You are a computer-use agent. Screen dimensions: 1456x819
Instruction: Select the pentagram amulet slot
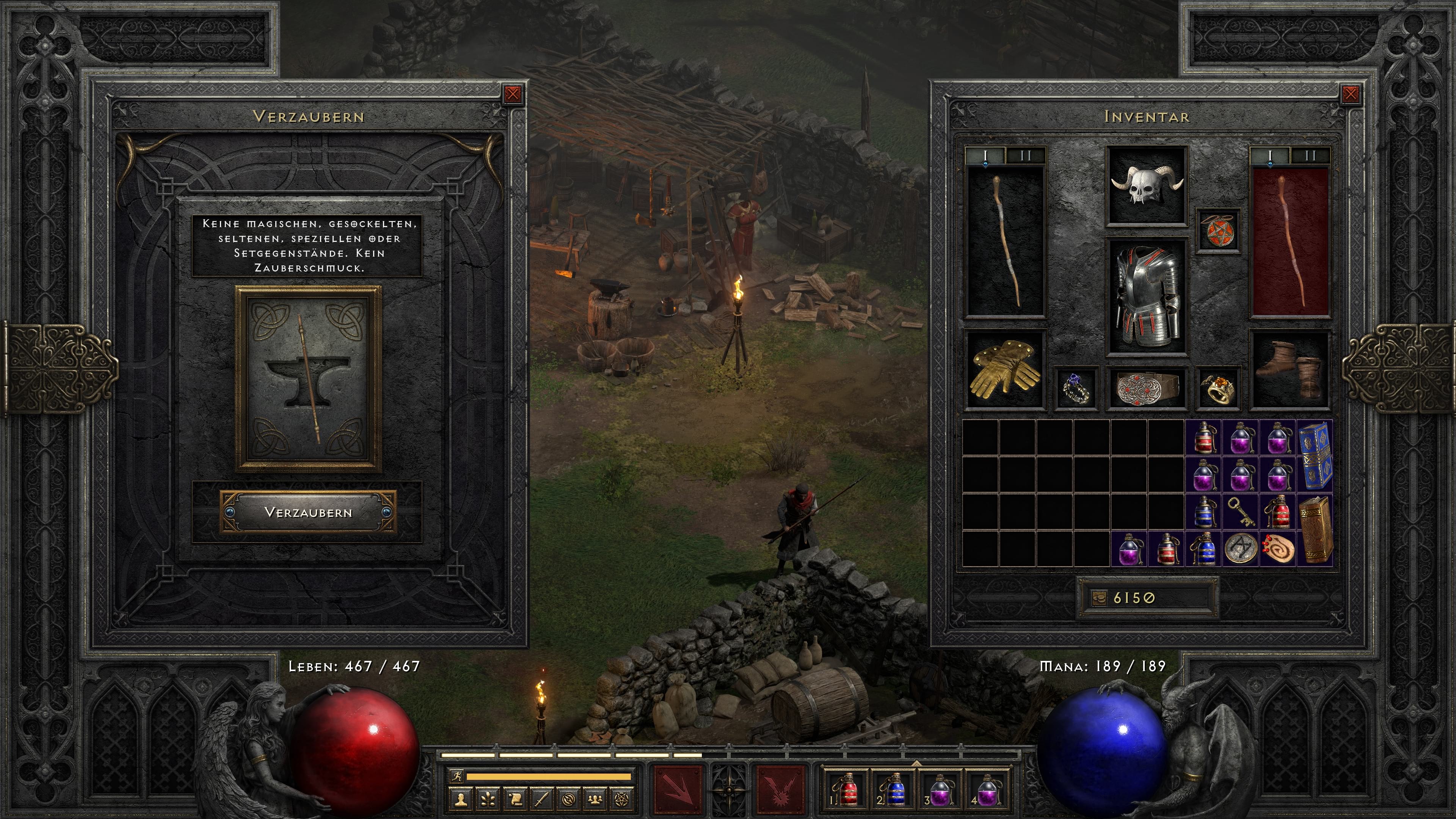click(x=1218, y=231)
